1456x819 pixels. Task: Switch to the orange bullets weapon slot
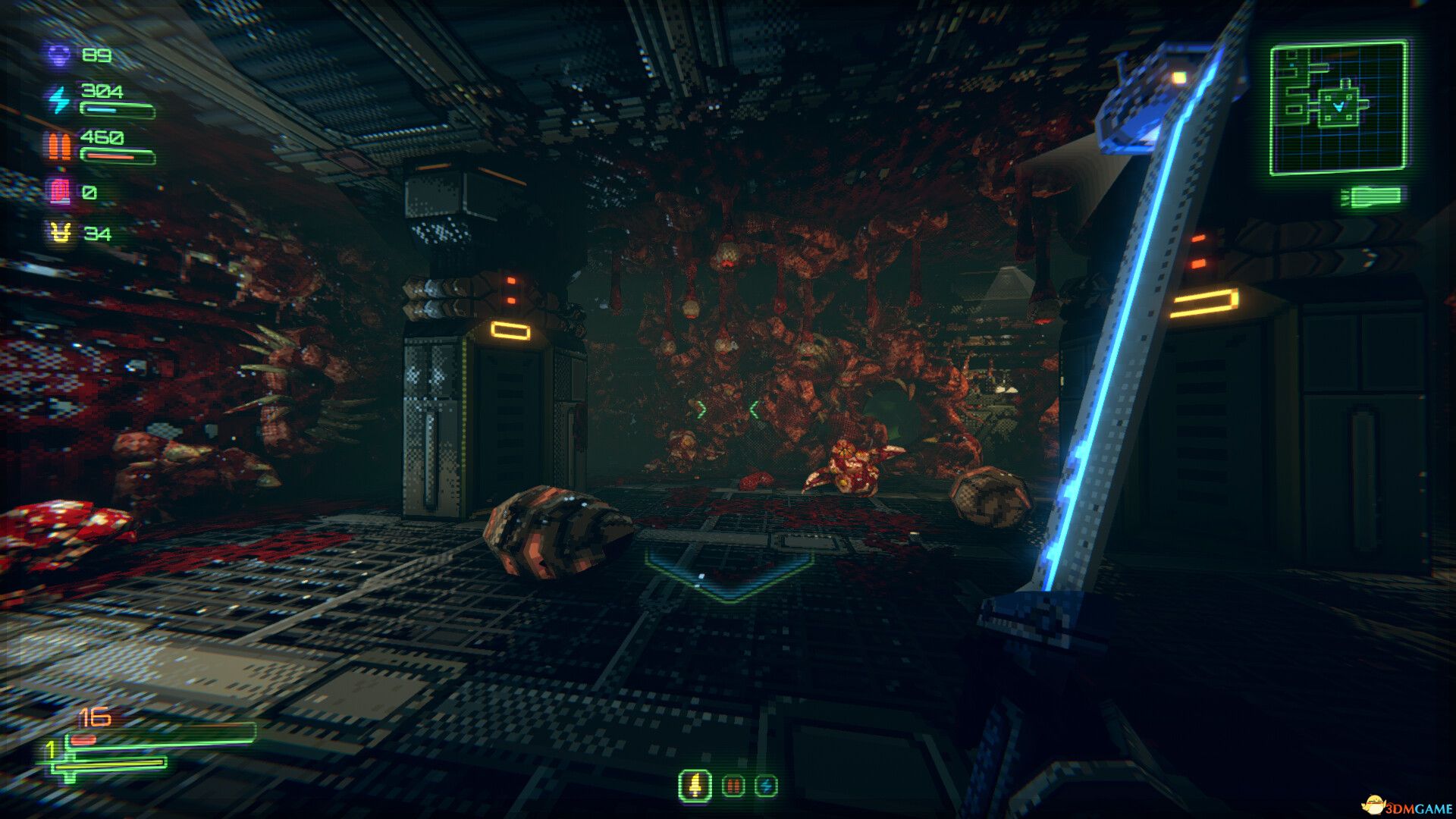(x=733, y=786)
